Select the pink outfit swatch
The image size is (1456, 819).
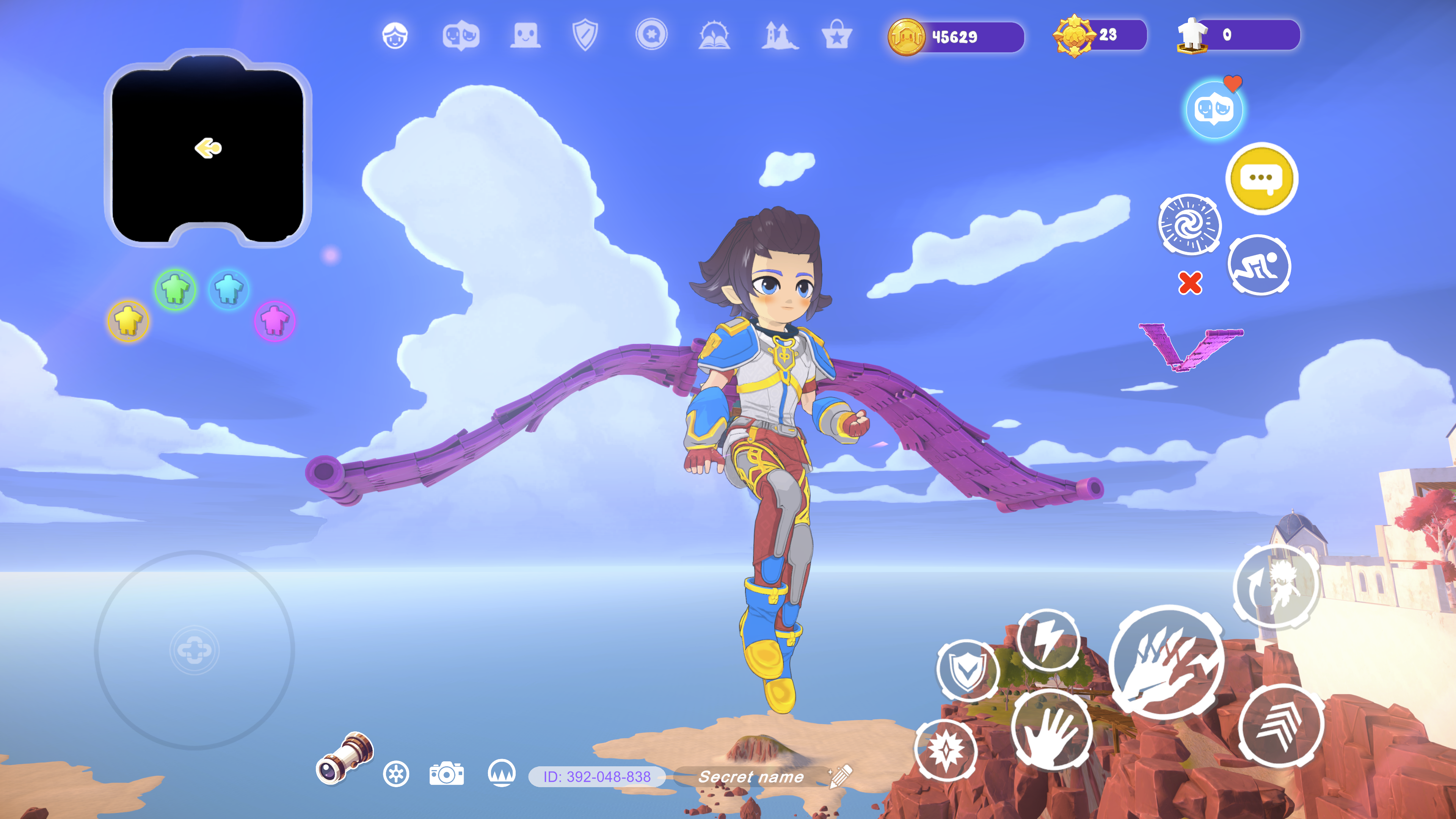coord(276,320)
